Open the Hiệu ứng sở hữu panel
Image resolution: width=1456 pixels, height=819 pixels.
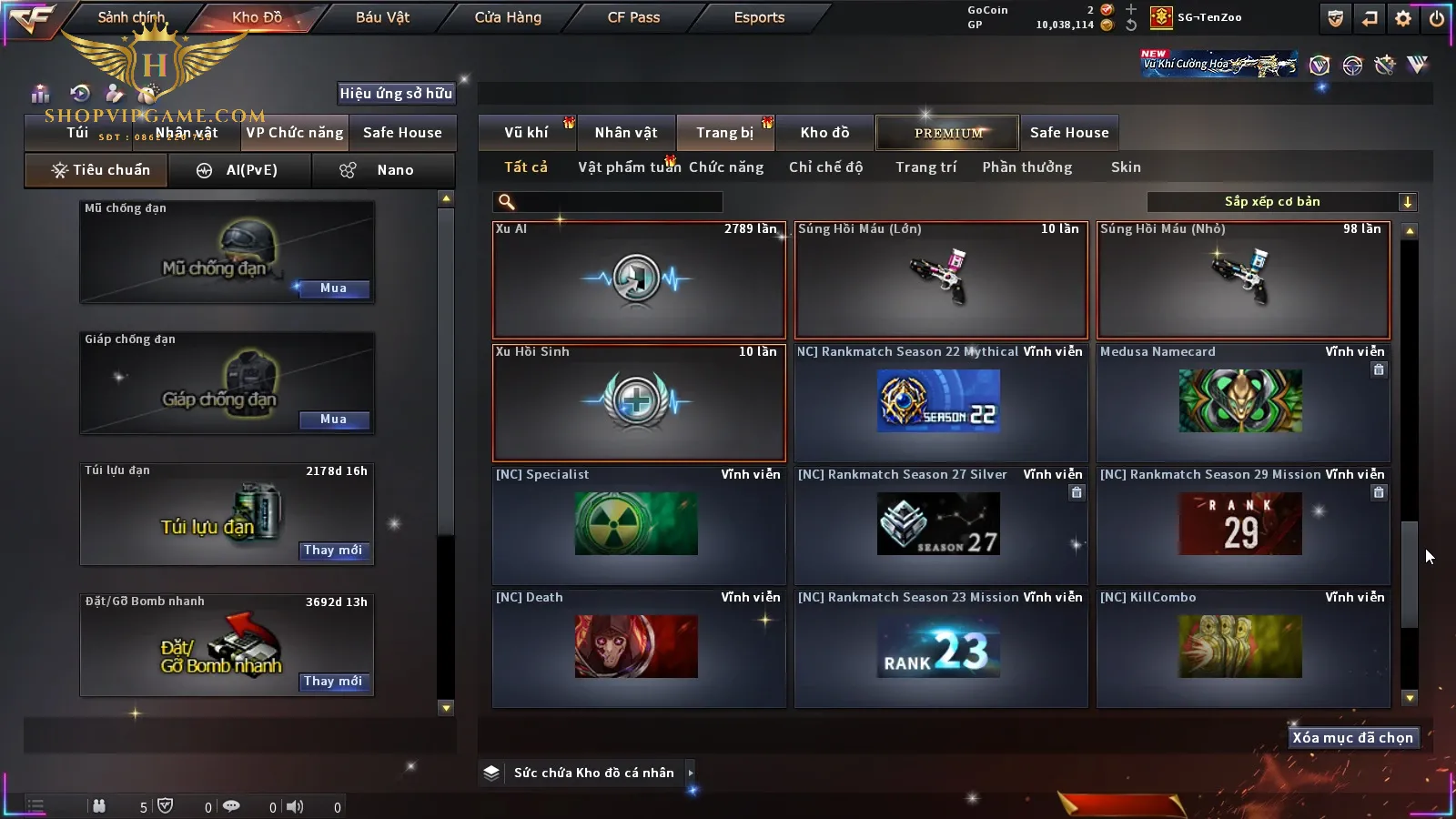tap(396, 93)
